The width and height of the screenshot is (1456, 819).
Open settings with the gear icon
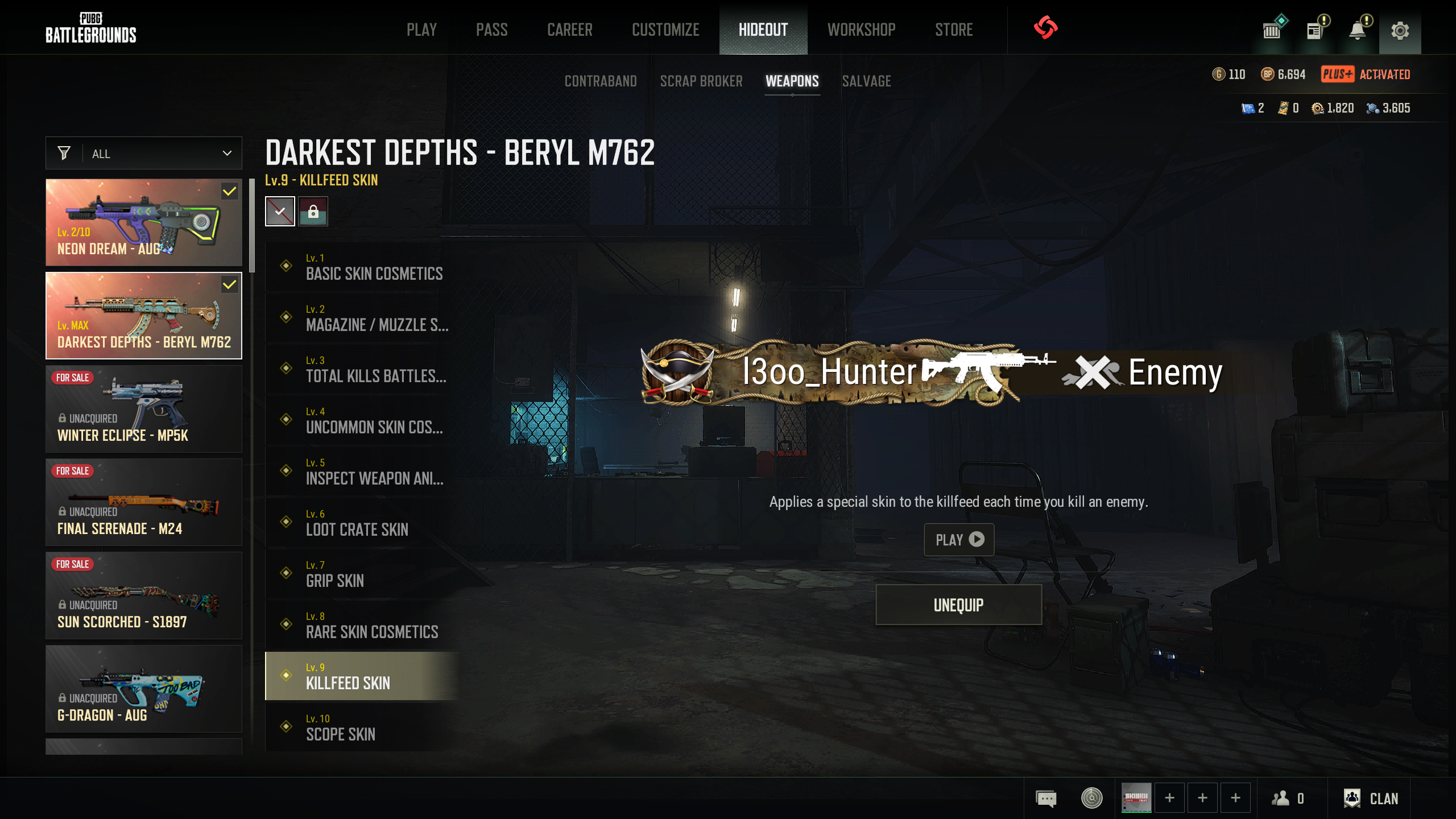pyautogui.click(x=1400, y=30)
